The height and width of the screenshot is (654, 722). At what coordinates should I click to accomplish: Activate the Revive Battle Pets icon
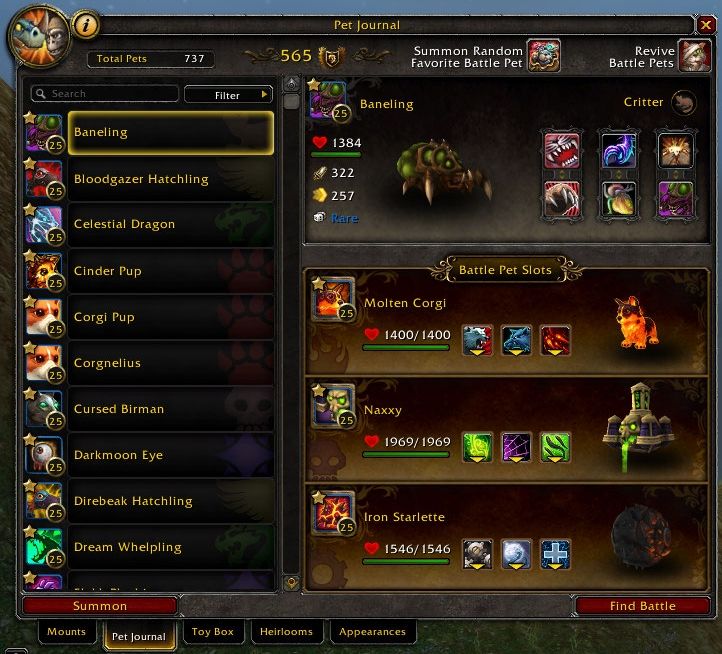(x=692, y=55)
